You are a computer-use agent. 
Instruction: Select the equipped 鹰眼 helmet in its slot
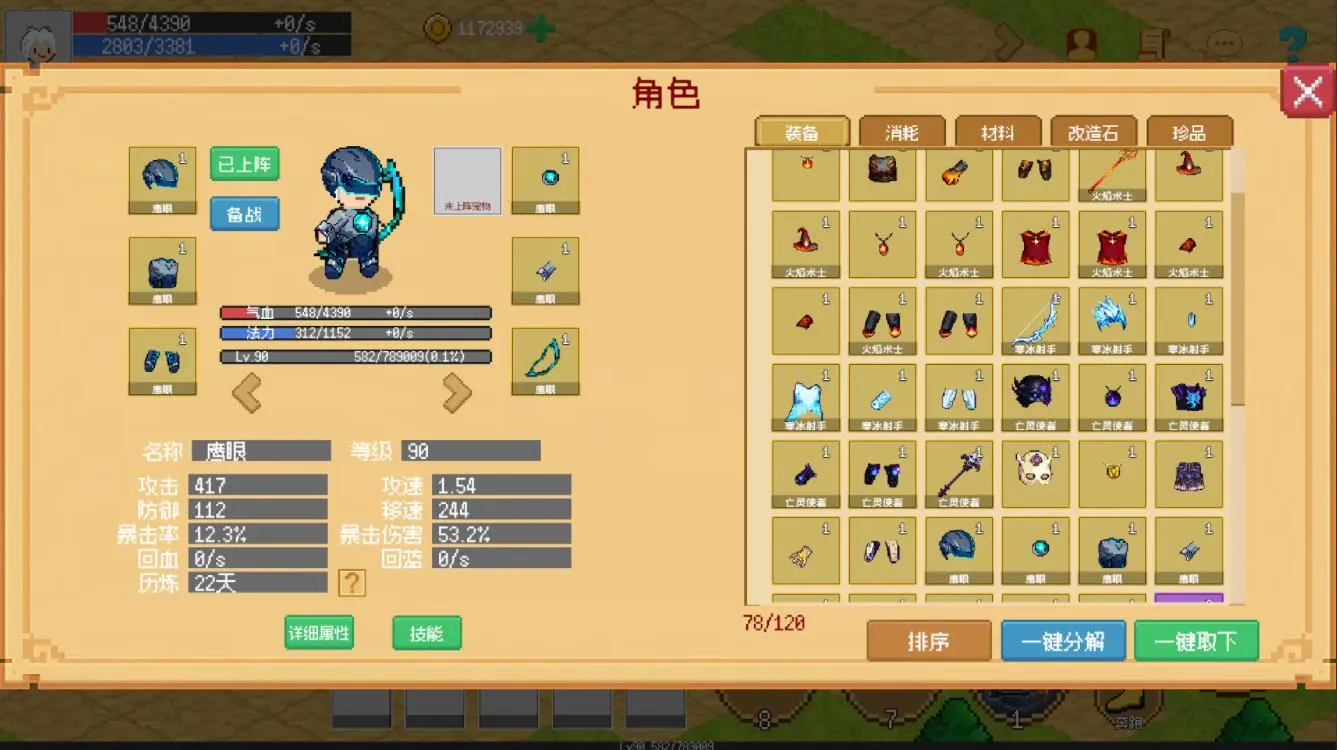[x=162, y=178]
